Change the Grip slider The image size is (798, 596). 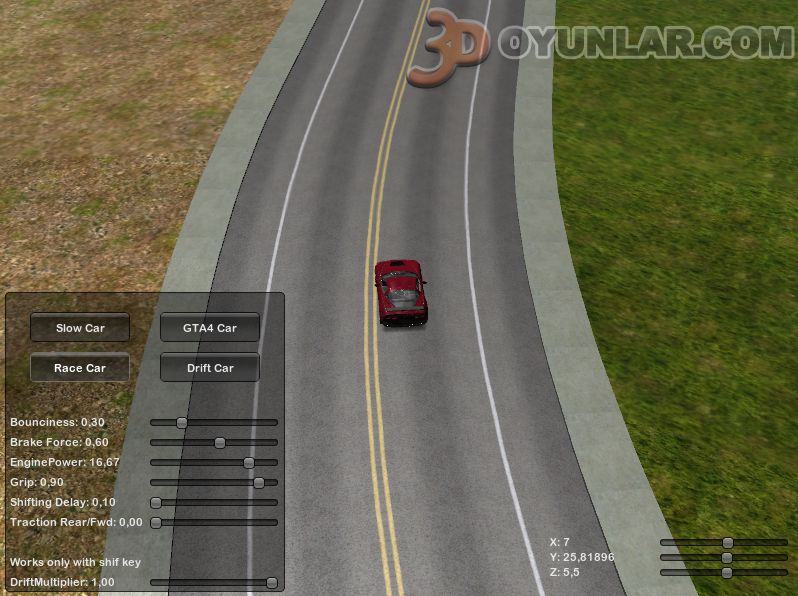tap(259, 482)
